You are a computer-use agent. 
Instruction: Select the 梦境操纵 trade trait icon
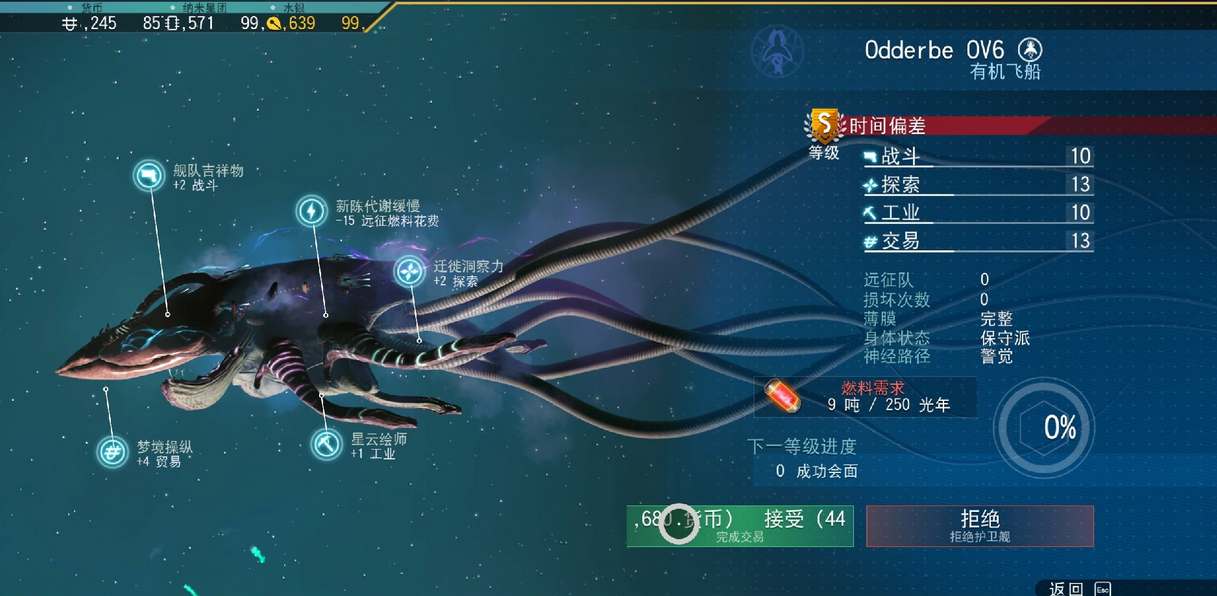[x=112, y=452]
